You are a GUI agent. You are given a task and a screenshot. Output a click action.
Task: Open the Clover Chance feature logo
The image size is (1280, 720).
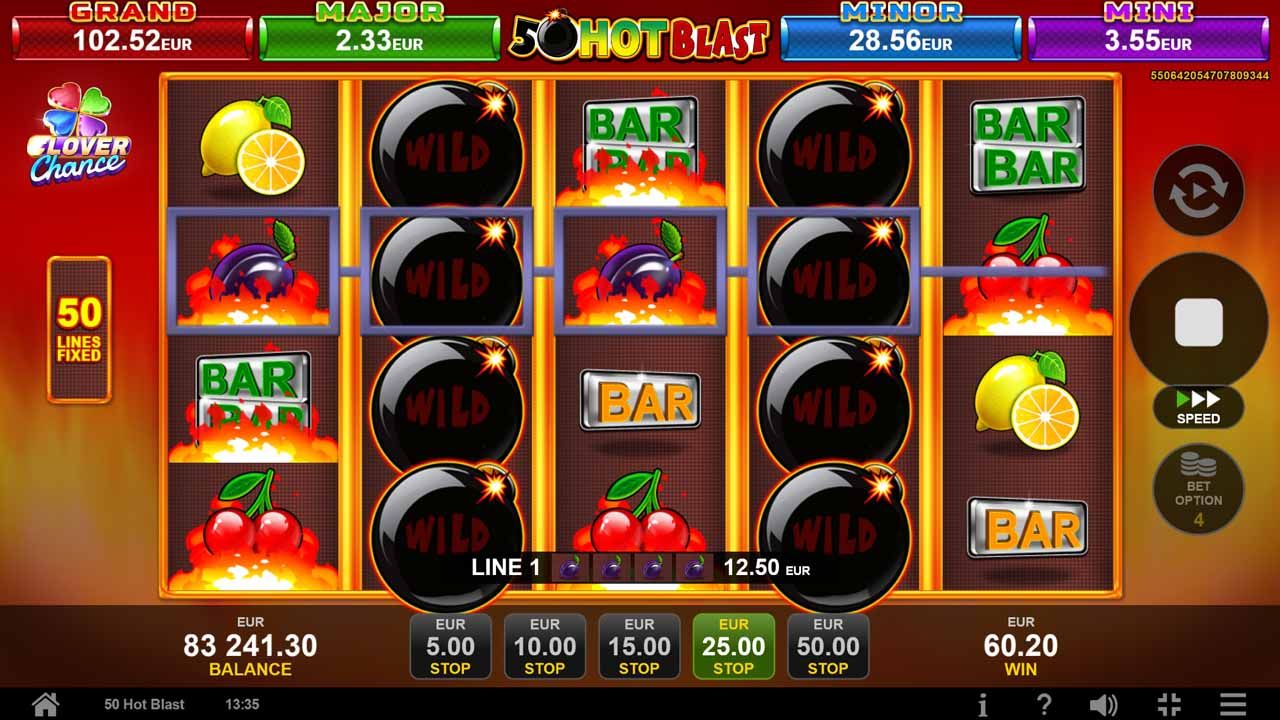[x=79, y=135]
